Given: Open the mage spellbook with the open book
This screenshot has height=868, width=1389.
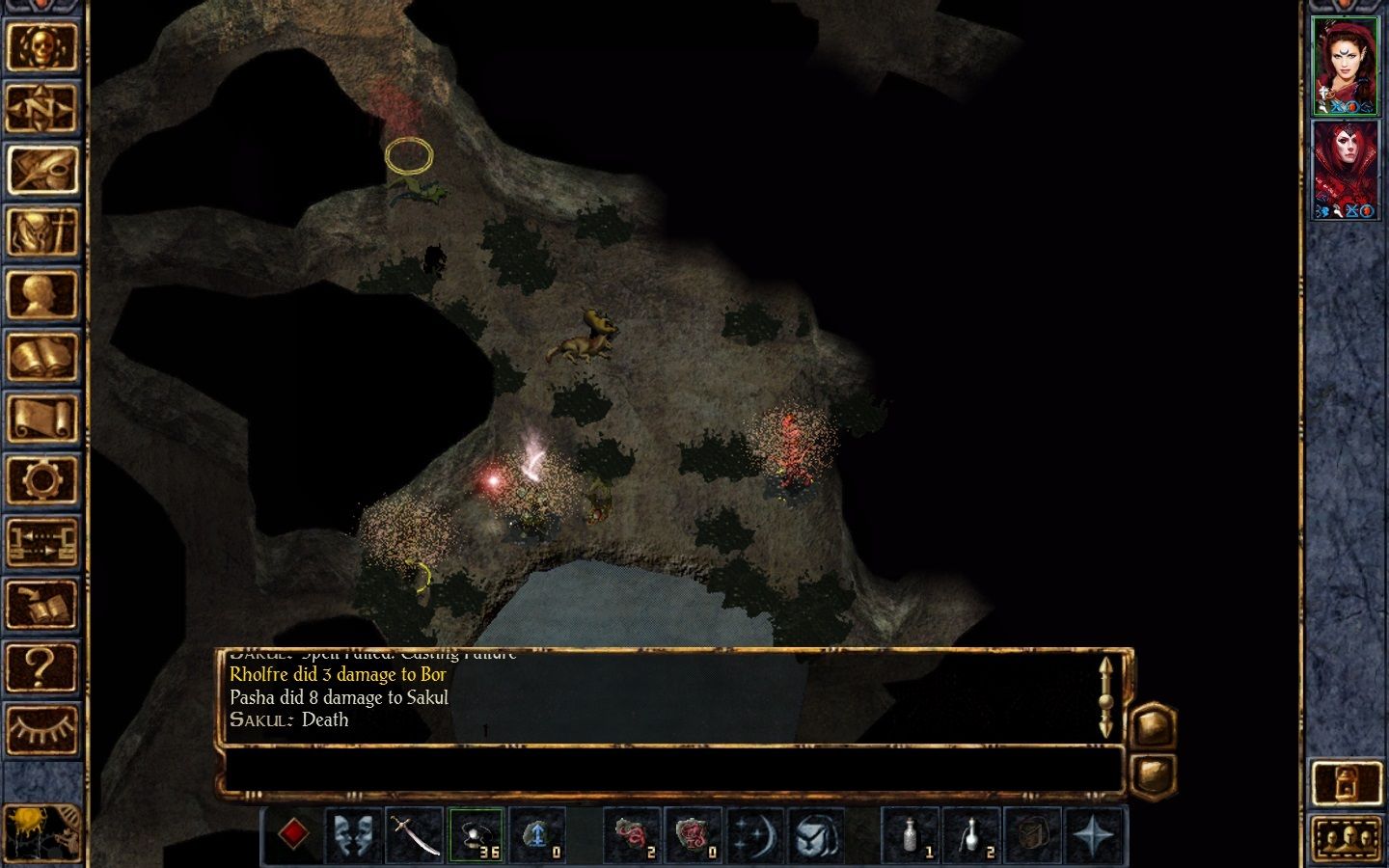Looking at the screenshot, I should [x=41, y=357].
